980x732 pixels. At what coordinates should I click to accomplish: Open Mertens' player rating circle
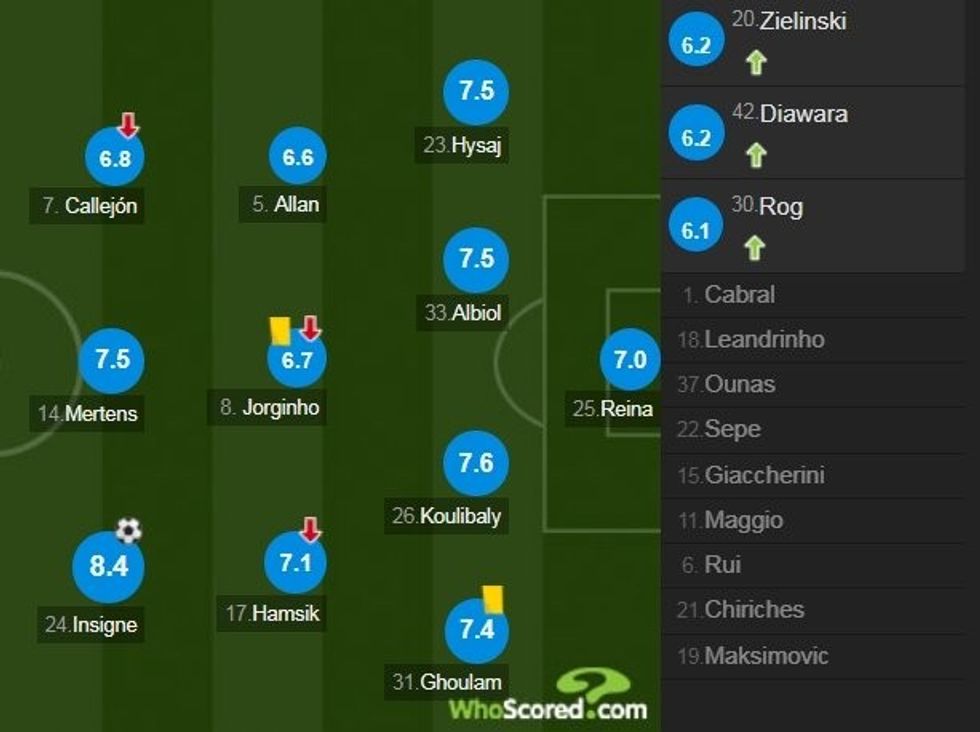[x=112, y=359]
